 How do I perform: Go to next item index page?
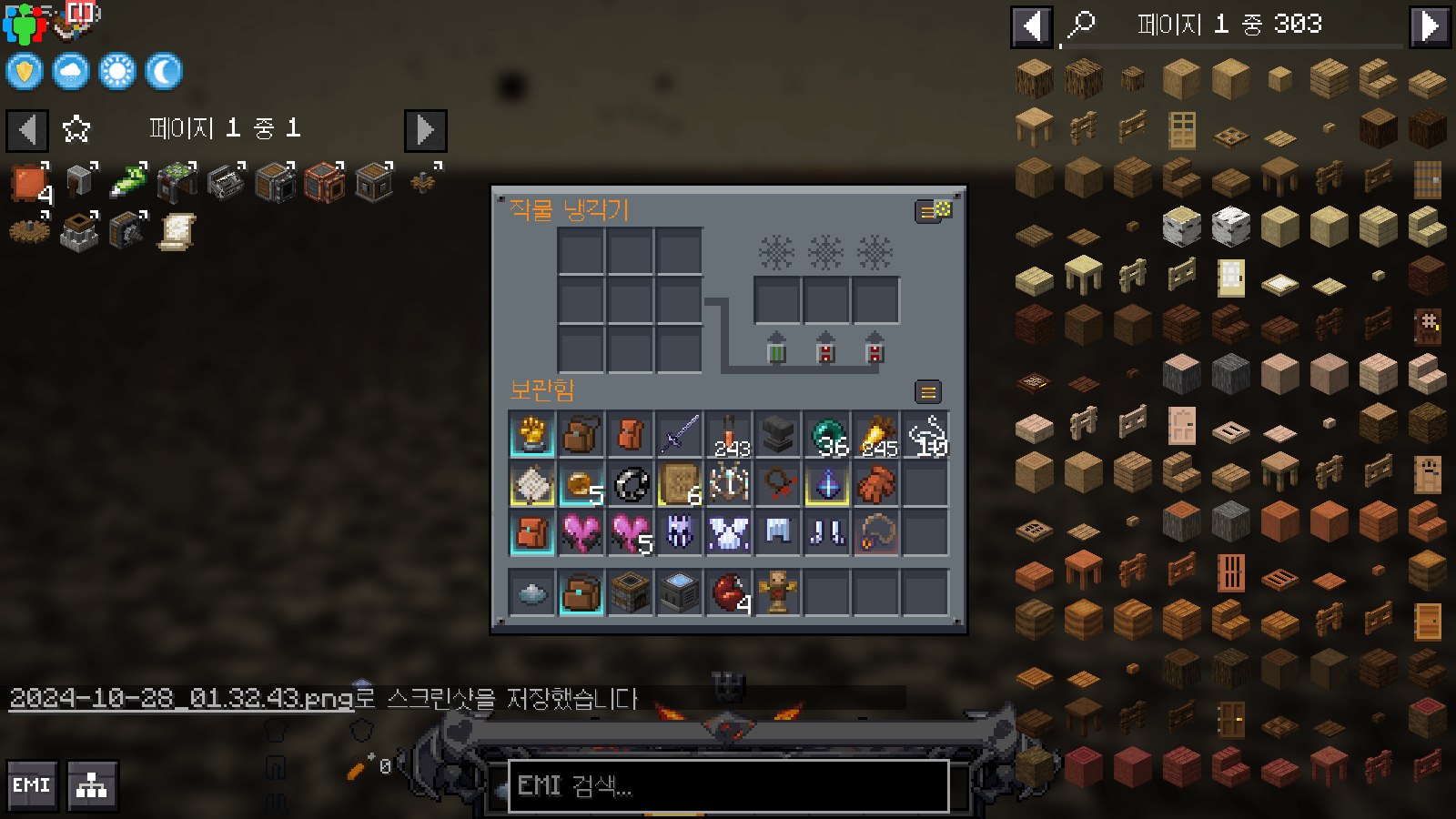pyautogui.click(x=1429, y=26)
